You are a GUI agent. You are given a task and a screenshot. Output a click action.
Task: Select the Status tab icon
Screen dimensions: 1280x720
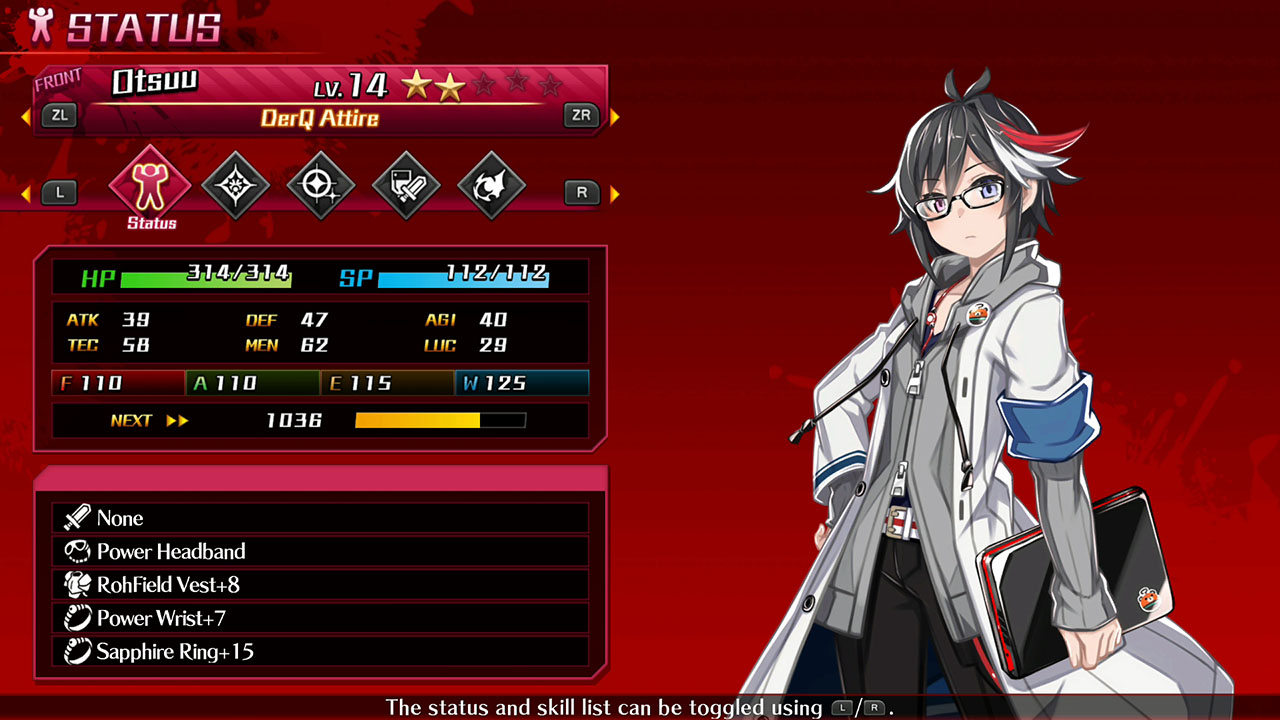(149, 185)
